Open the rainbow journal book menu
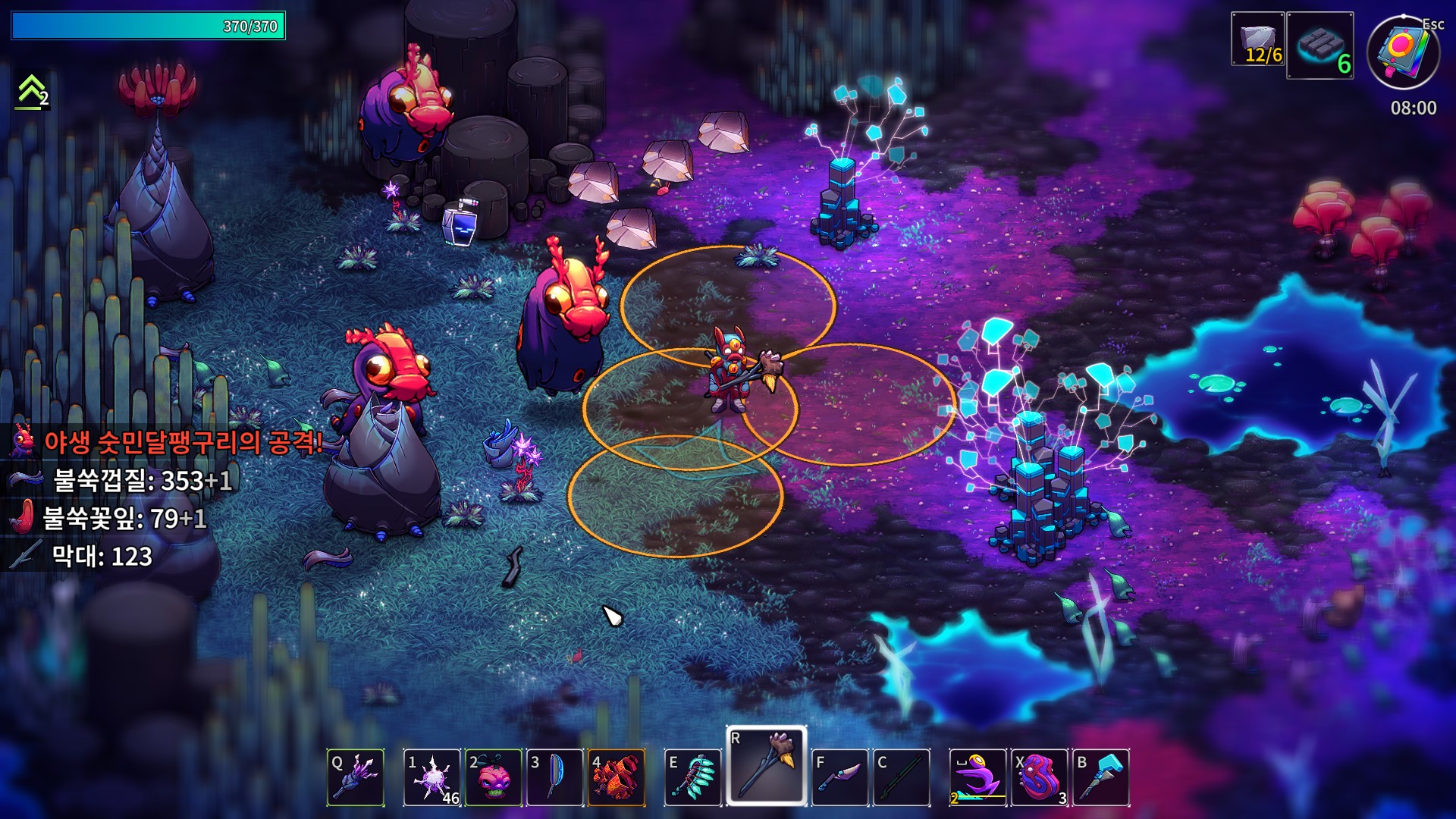The image size is (1456, 819). point(1403,53)
